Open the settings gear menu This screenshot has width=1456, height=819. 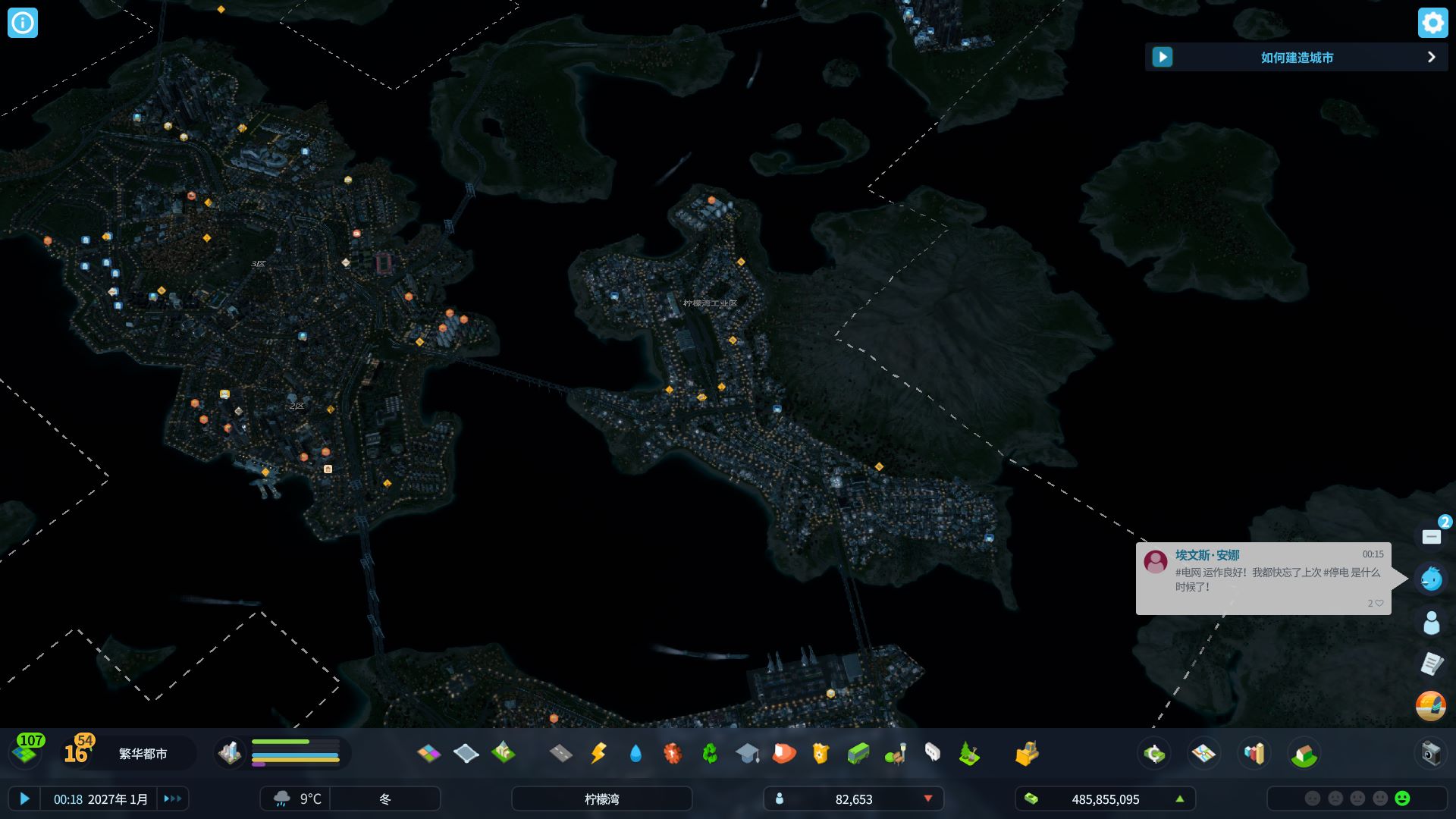tap(1432, 23)
